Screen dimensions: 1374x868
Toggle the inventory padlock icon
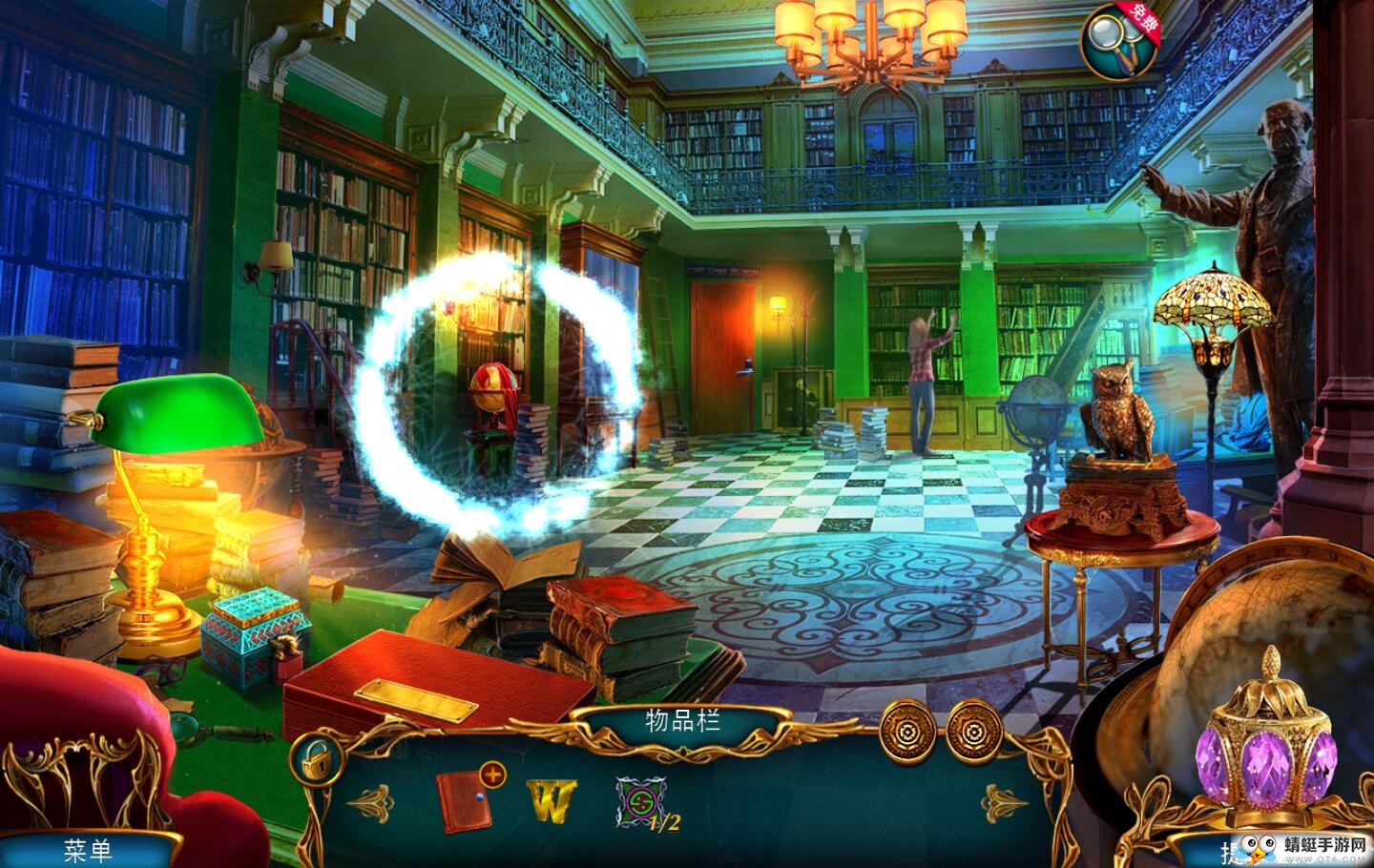pos(316,760)
